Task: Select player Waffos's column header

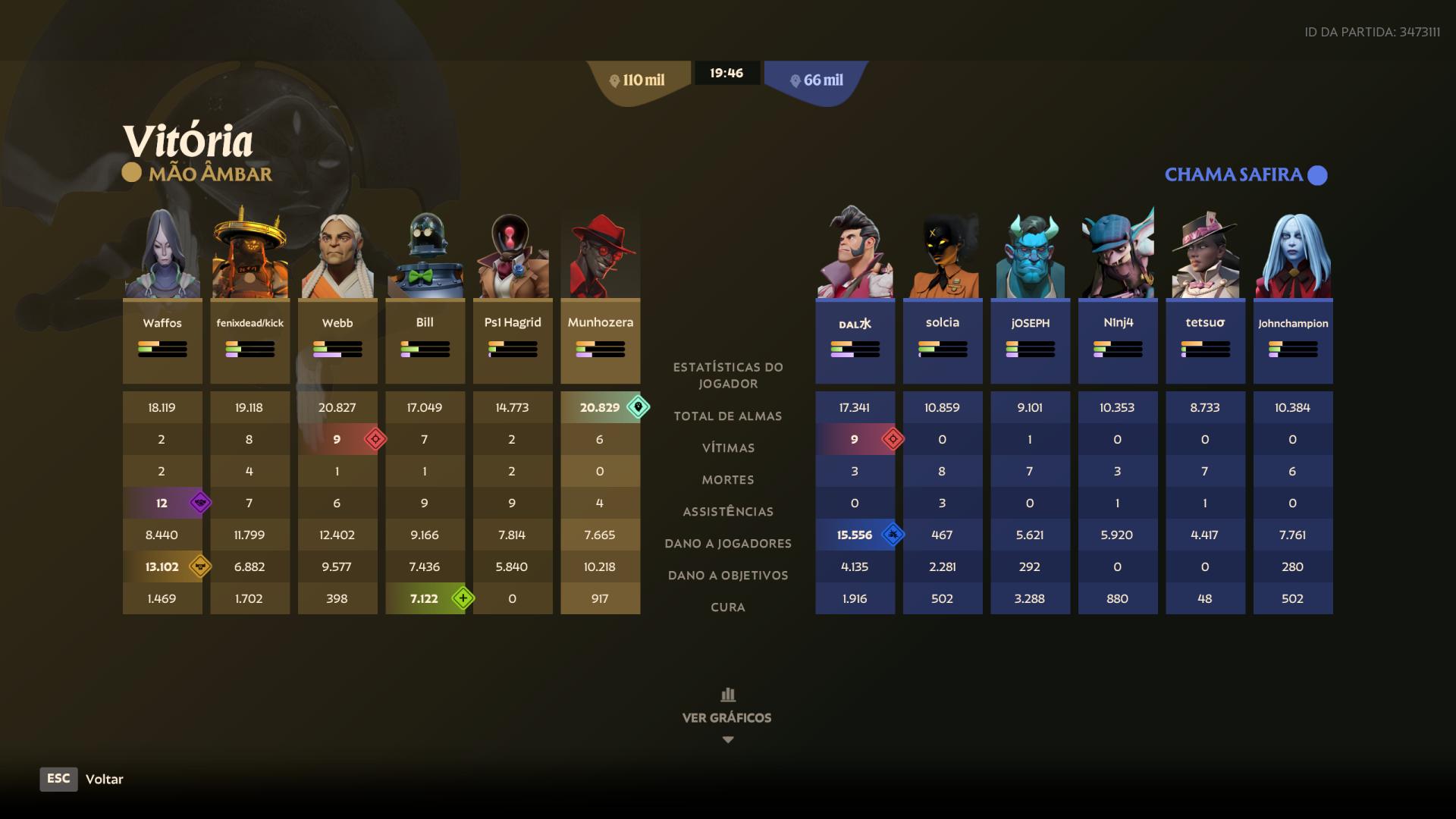Action: [x=162, y=340]
